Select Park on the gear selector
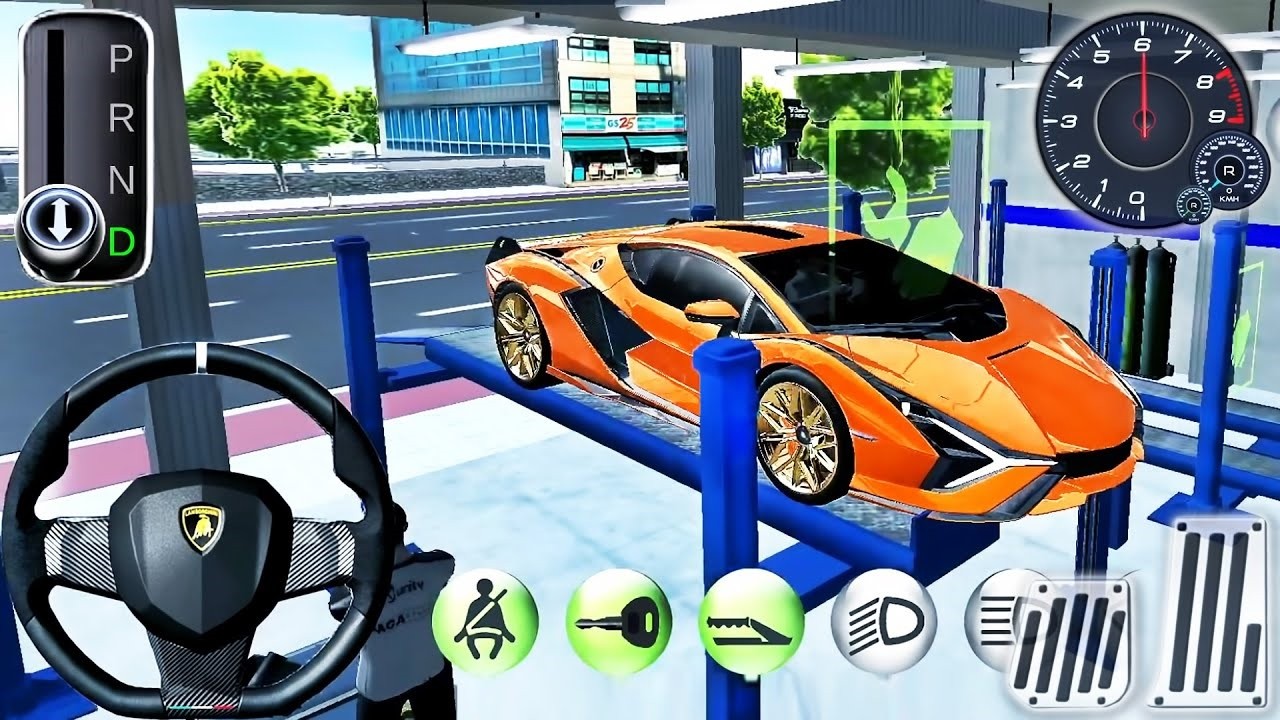Viewport: 1280px width, 720px height. coord(120,58)
